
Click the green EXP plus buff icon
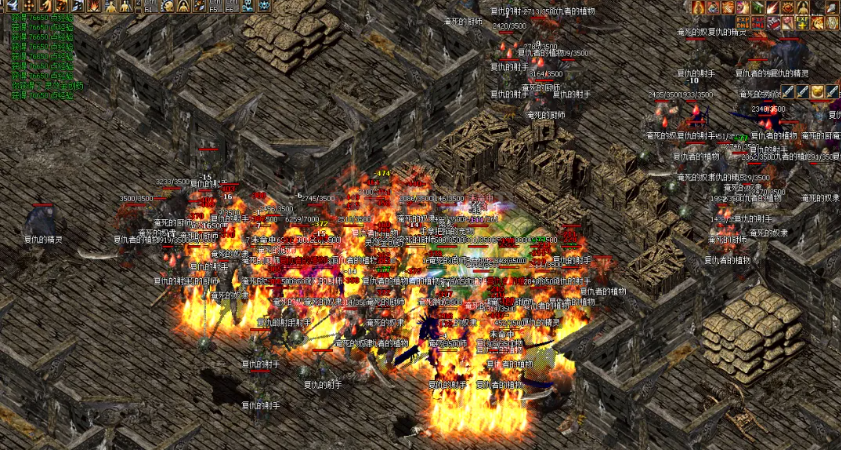pos(801,21)
